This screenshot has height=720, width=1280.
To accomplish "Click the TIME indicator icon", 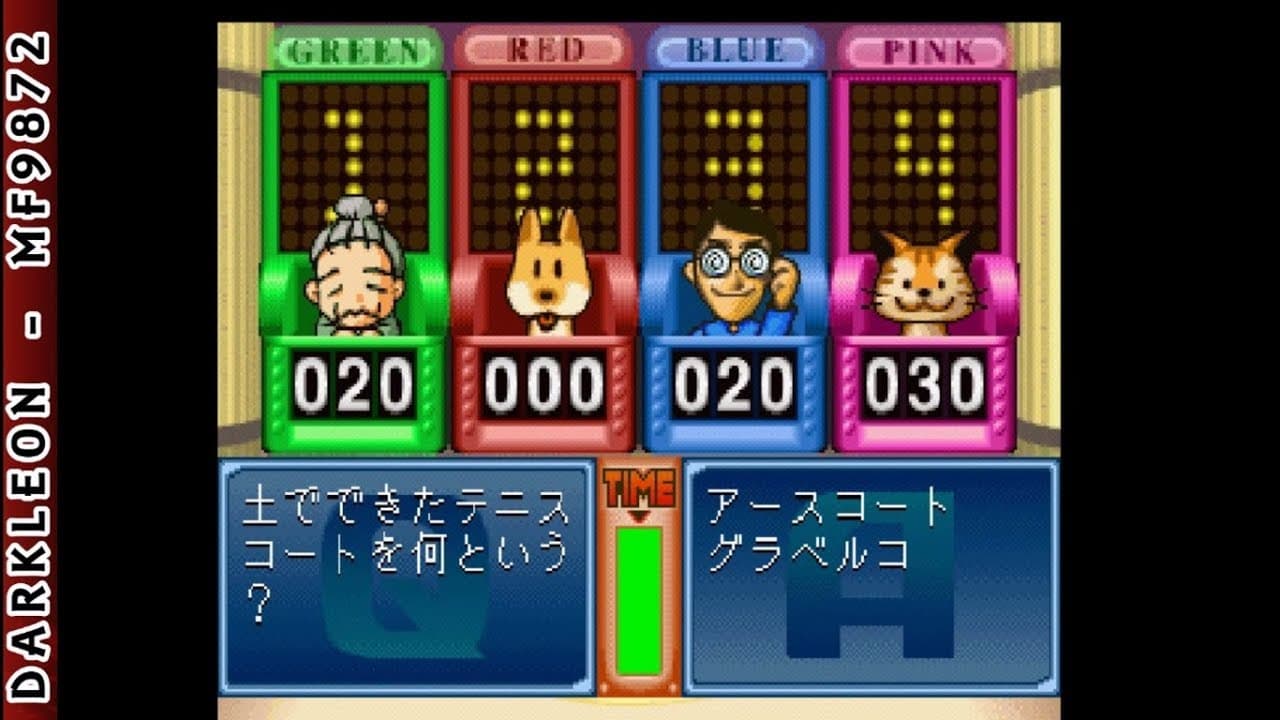I will point(641,487).
